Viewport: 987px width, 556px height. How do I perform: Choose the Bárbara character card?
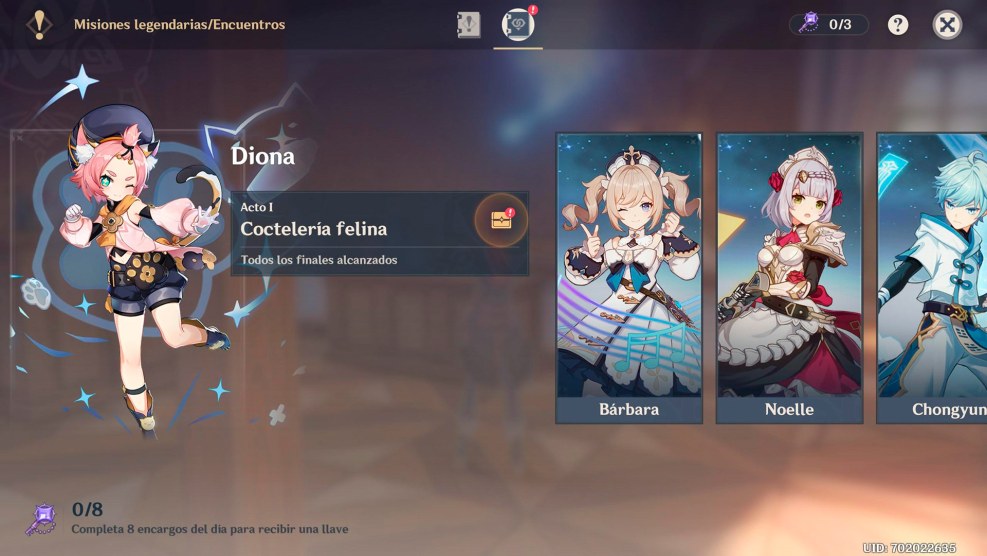point(629,278)
